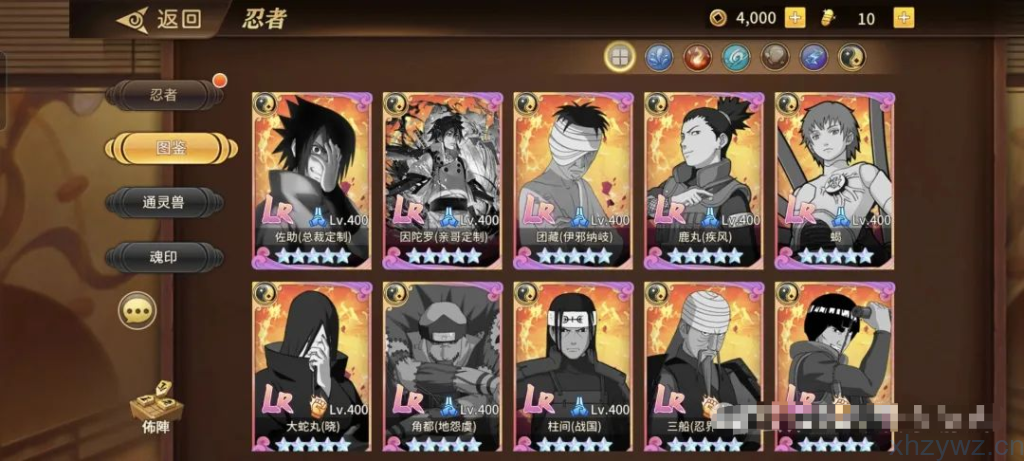Select the 魂印 tab
The width and height of the screenshot is (1024, 461).
click(164, 257)
